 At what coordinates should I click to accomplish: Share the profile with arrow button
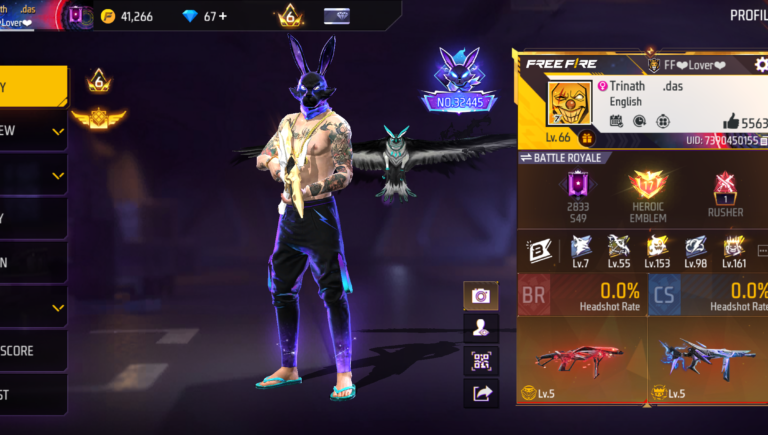tap(481, 394)
